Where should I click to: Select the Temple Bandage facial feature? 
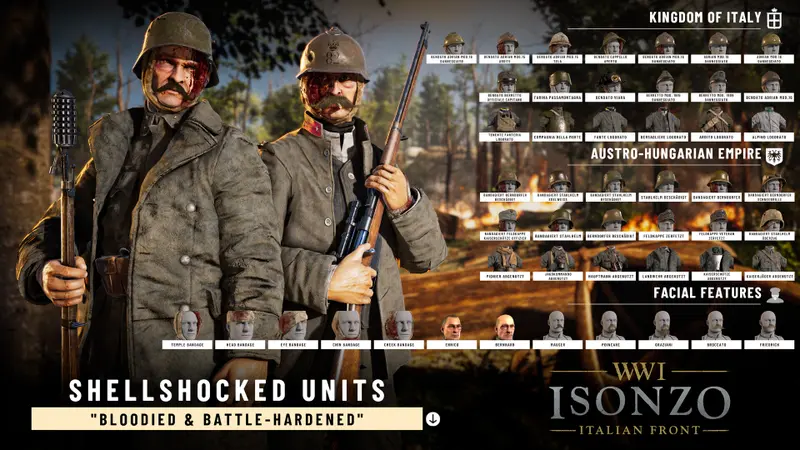pyautogui.click(x=187, y=325)
